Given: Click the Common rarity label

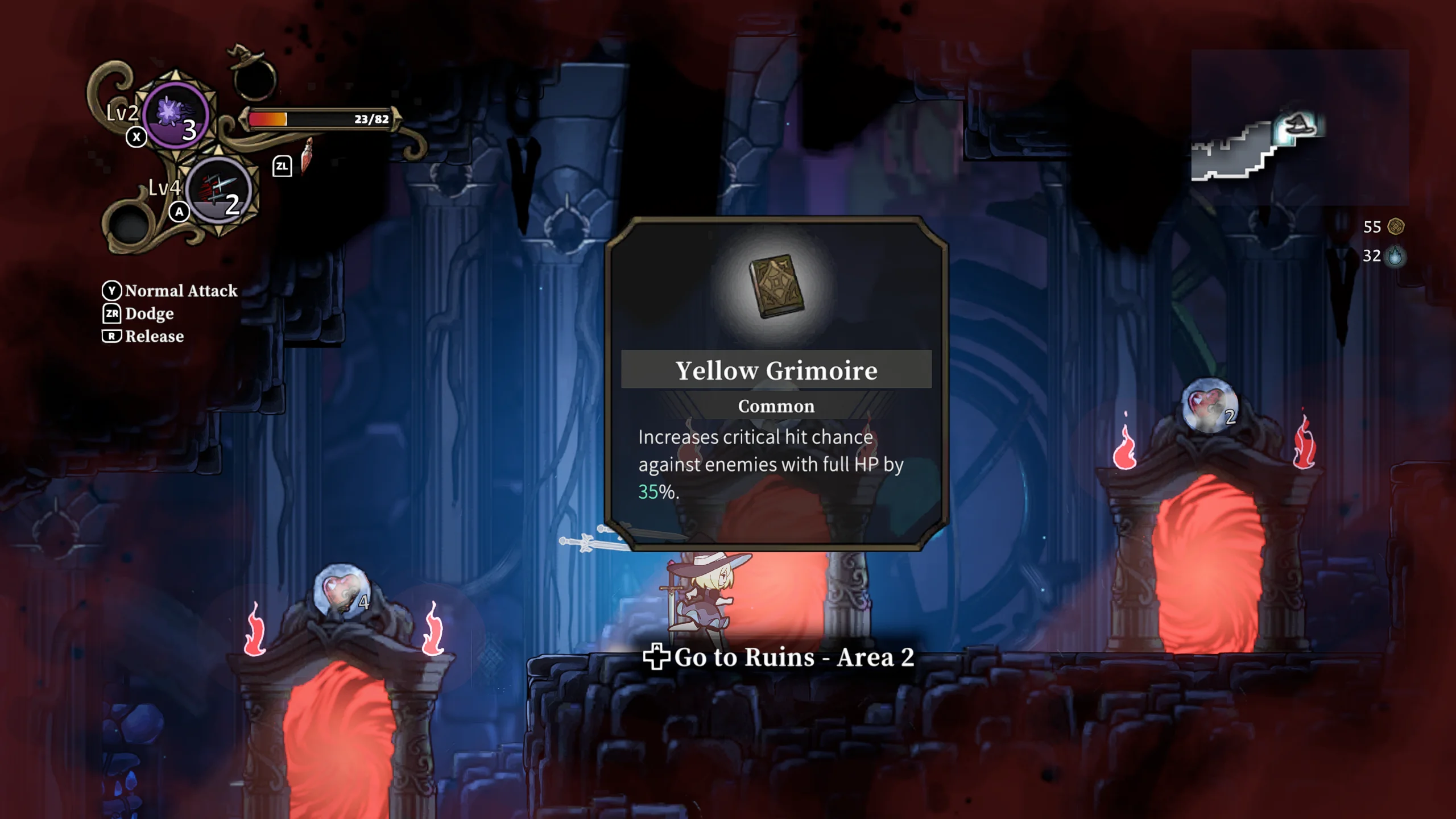Looking at the screenshot, I should pyautogui.click(x=775, y=406).
